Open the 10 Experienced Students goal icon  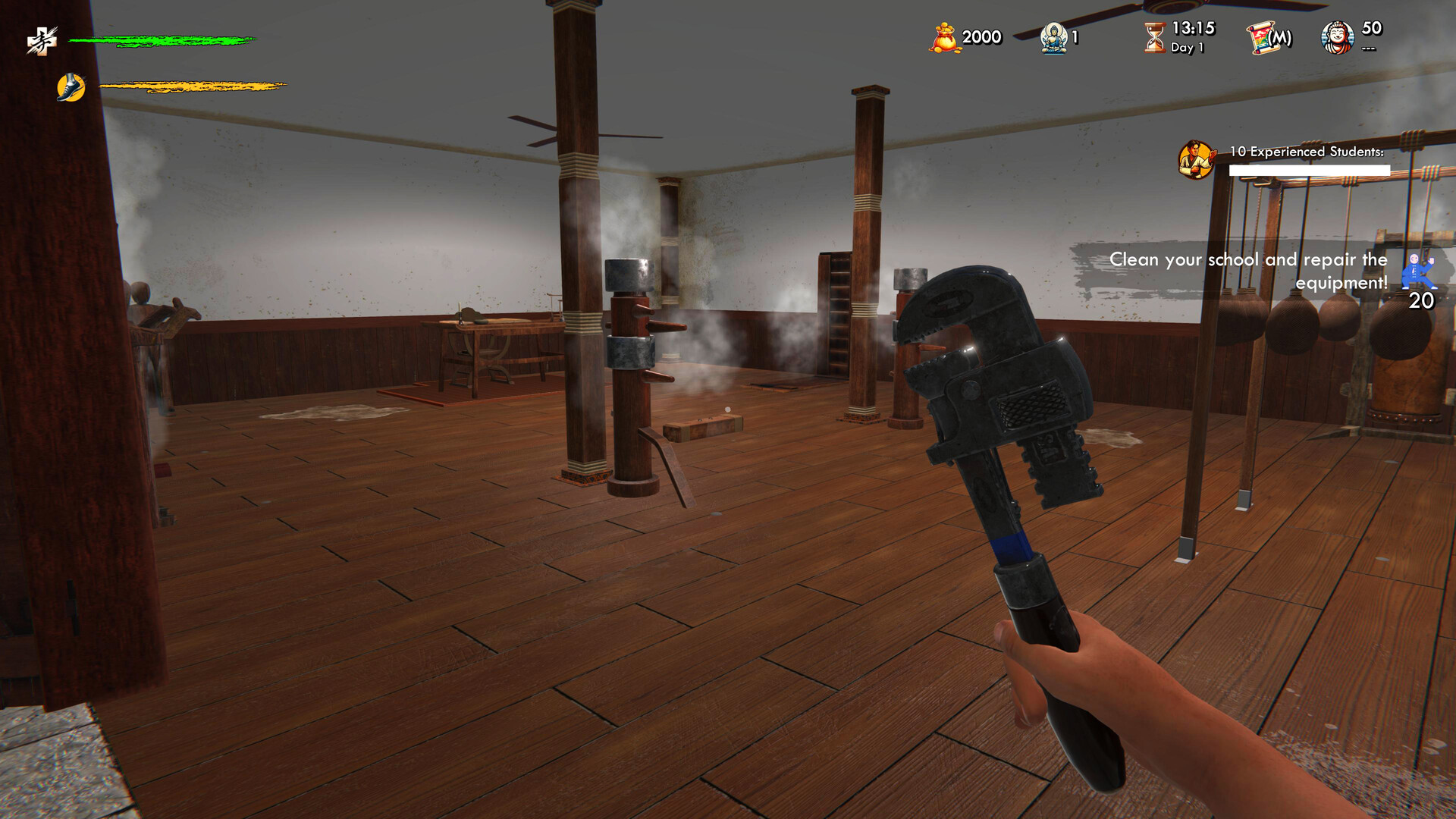pos(1196,159)
